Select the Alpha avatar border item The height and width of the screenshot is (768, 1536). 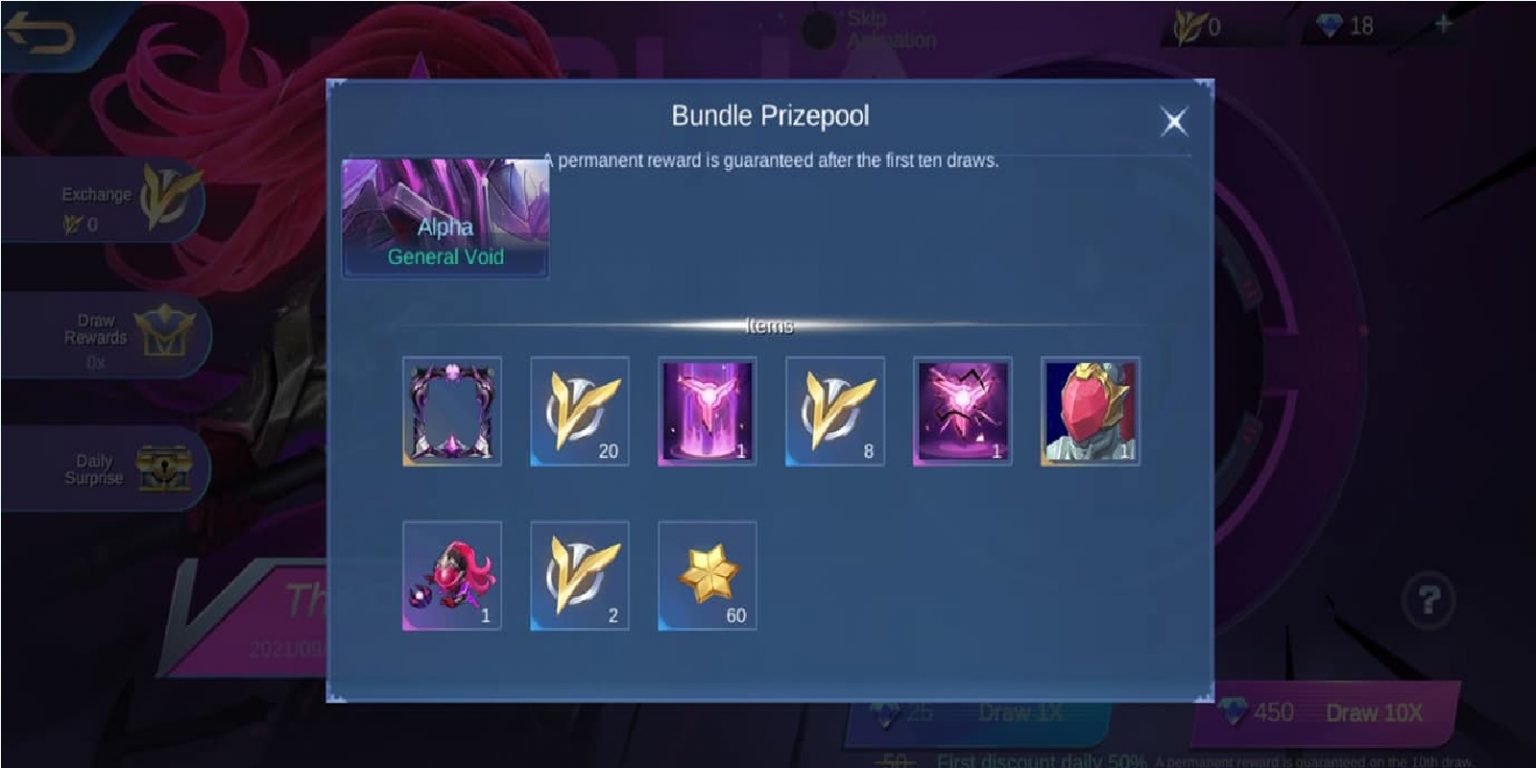click(x=450, y=412)
